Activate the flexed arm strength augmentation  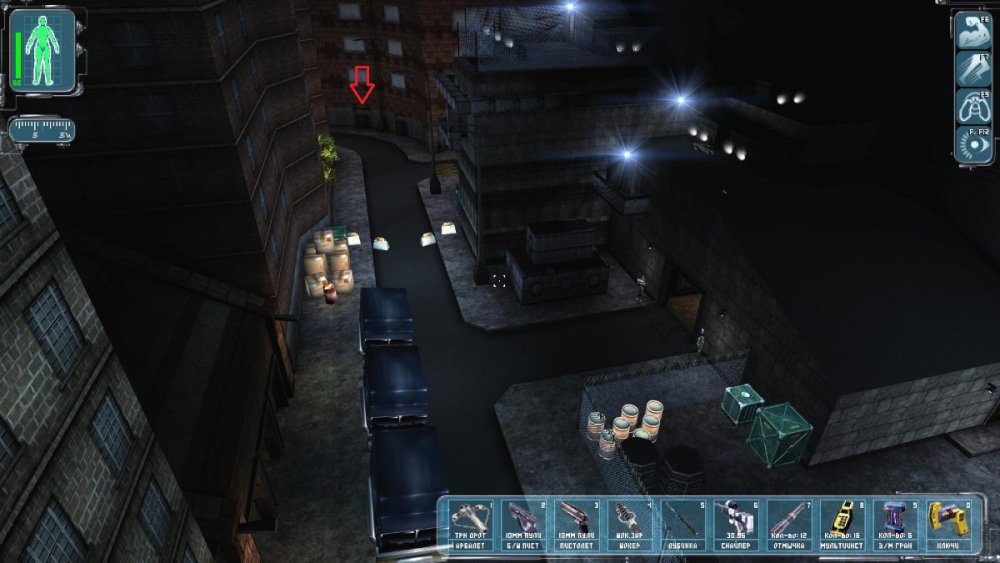[x=971, y=30]
